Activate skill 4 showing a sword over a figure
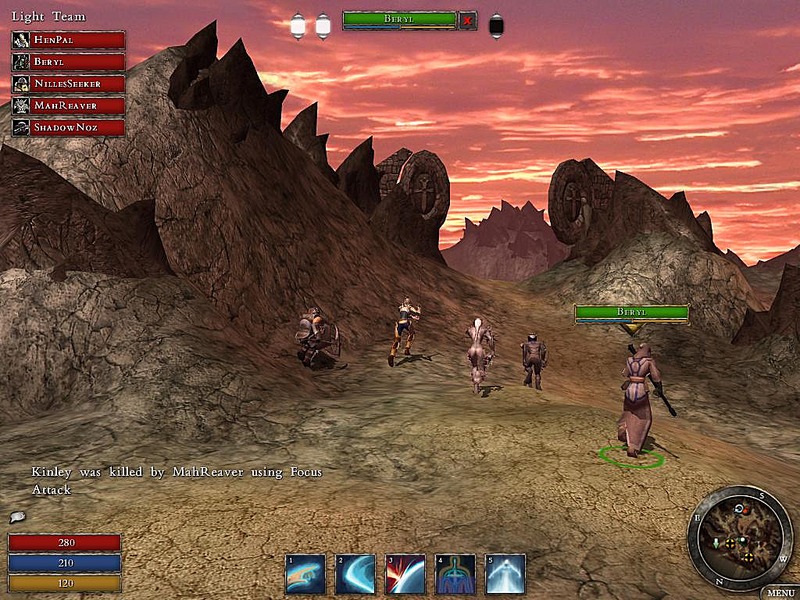The height and width of the screenshot is (600, 800). tap(455, 574)
